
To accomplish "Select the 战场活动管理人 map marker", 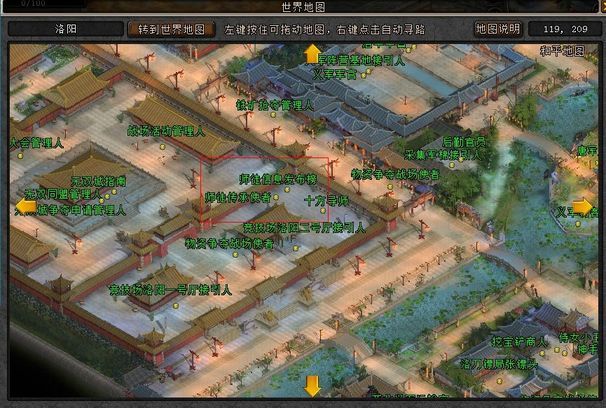I will (166, 131).
